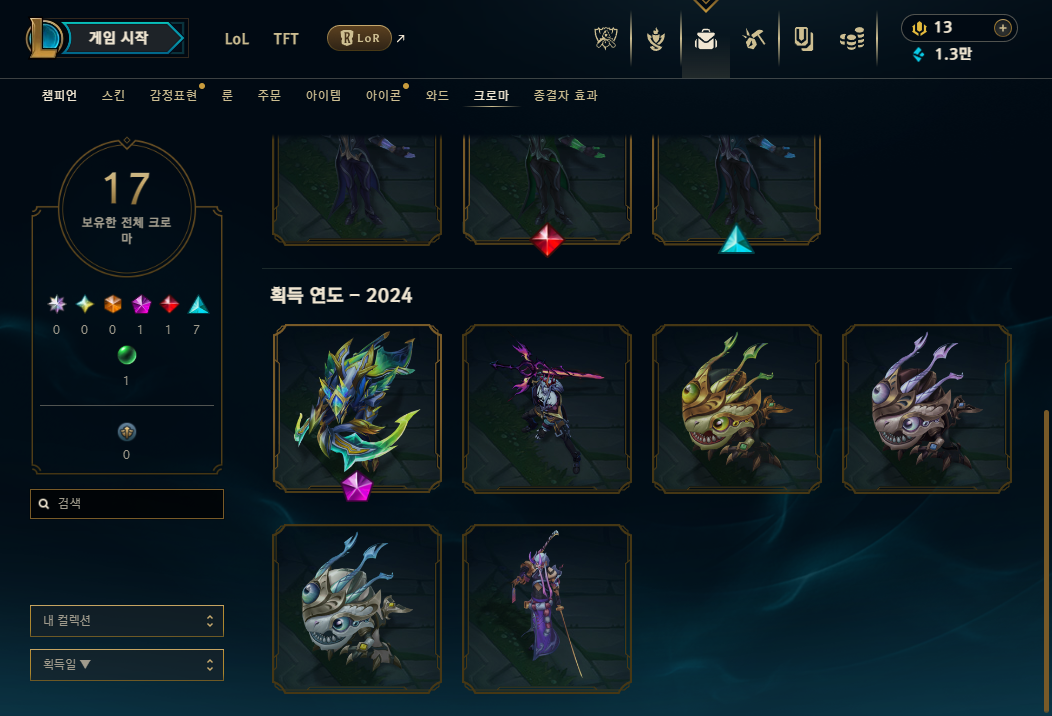Switch to the 와드 tab
The height and width of the screenshot is (716, 1052).
point(437,96)
